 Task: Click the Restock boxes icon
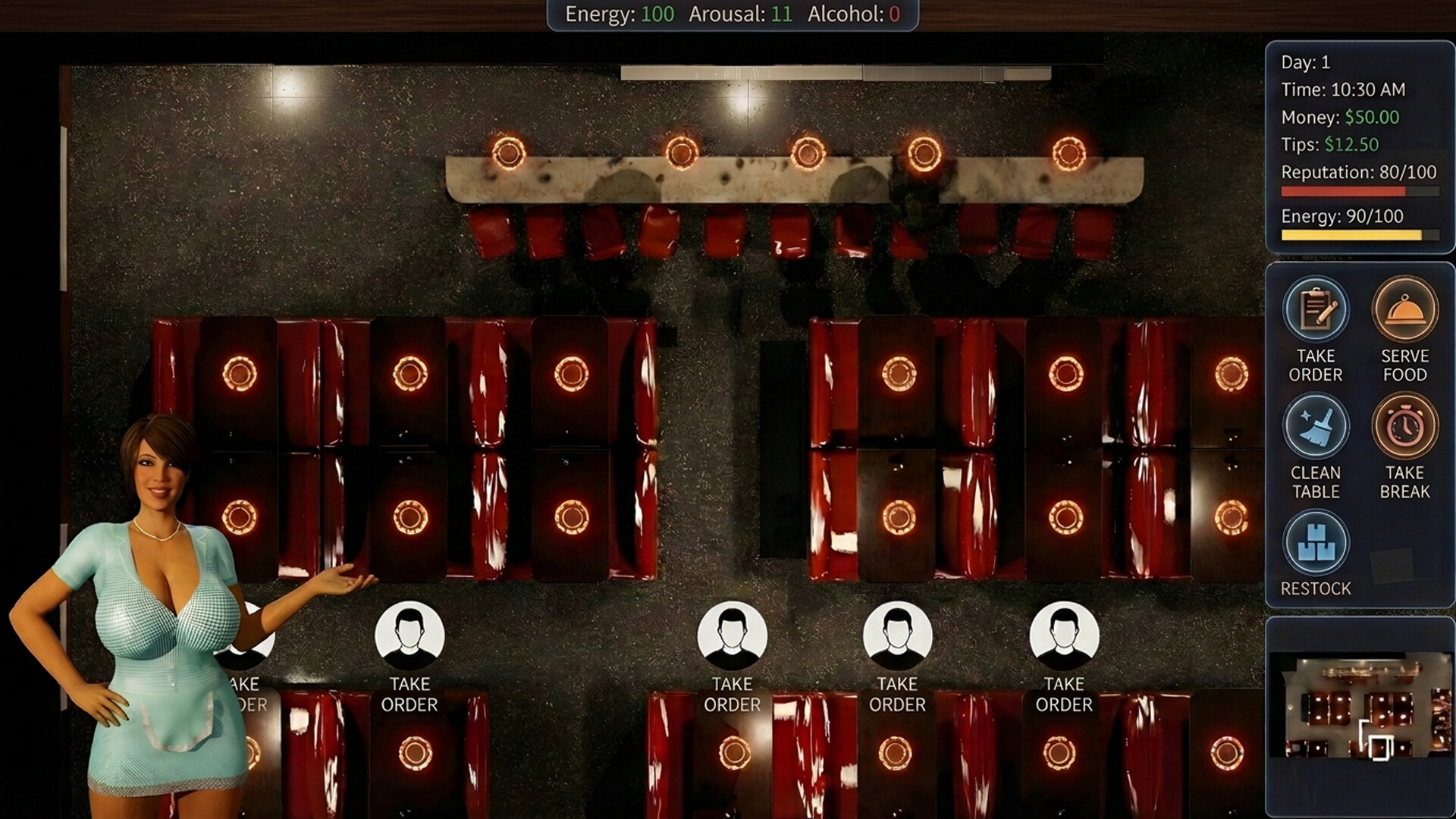(x=1316, y=543)
